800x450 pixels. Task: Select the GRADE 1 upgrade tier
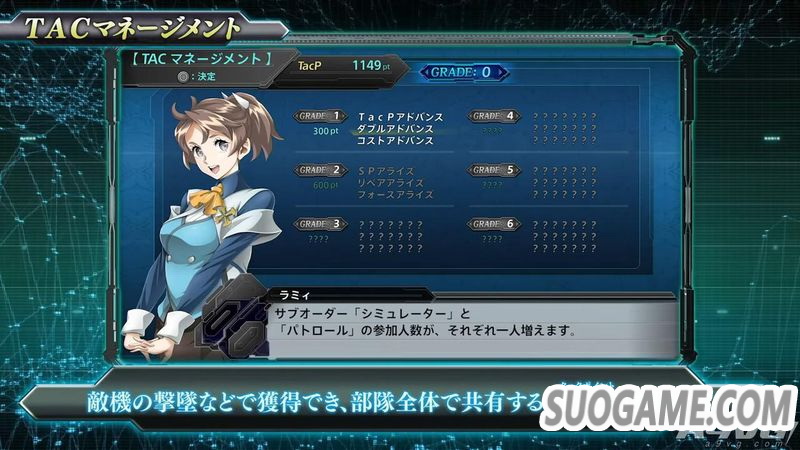tap(323, 116)
